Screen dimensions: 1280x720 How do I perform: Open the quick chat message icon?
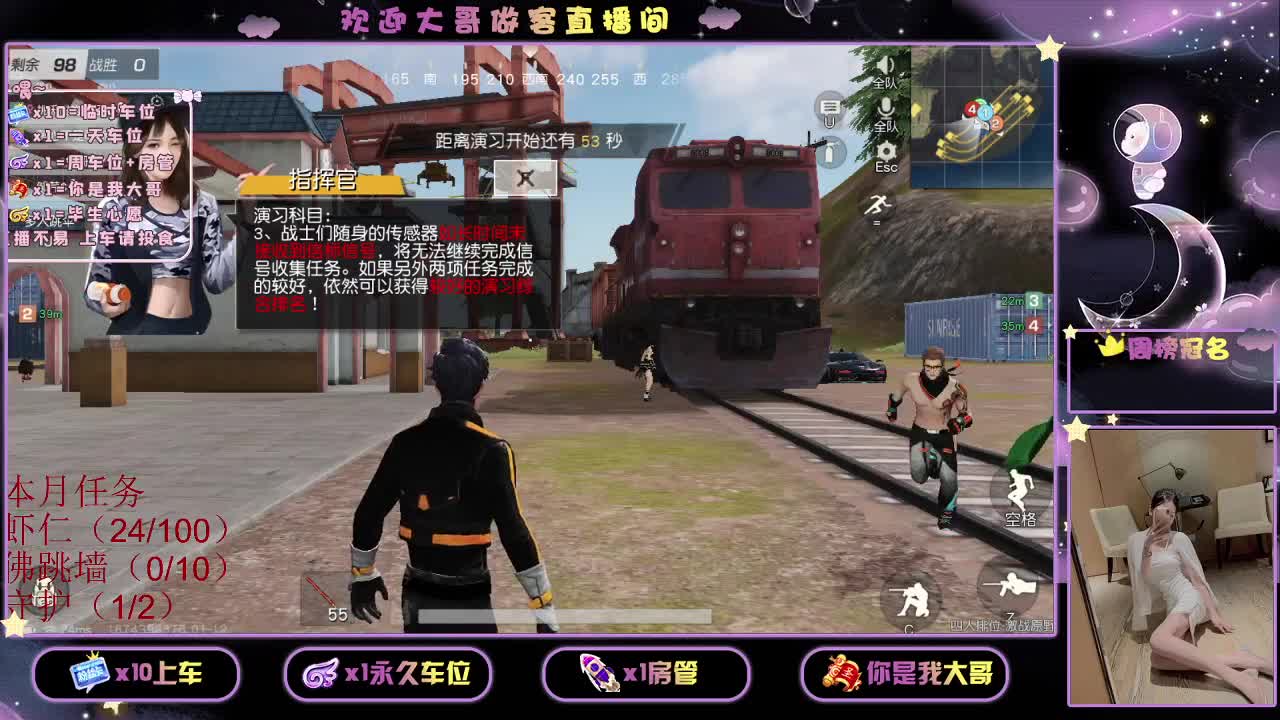pyautogui.click(x=830, y=106)
